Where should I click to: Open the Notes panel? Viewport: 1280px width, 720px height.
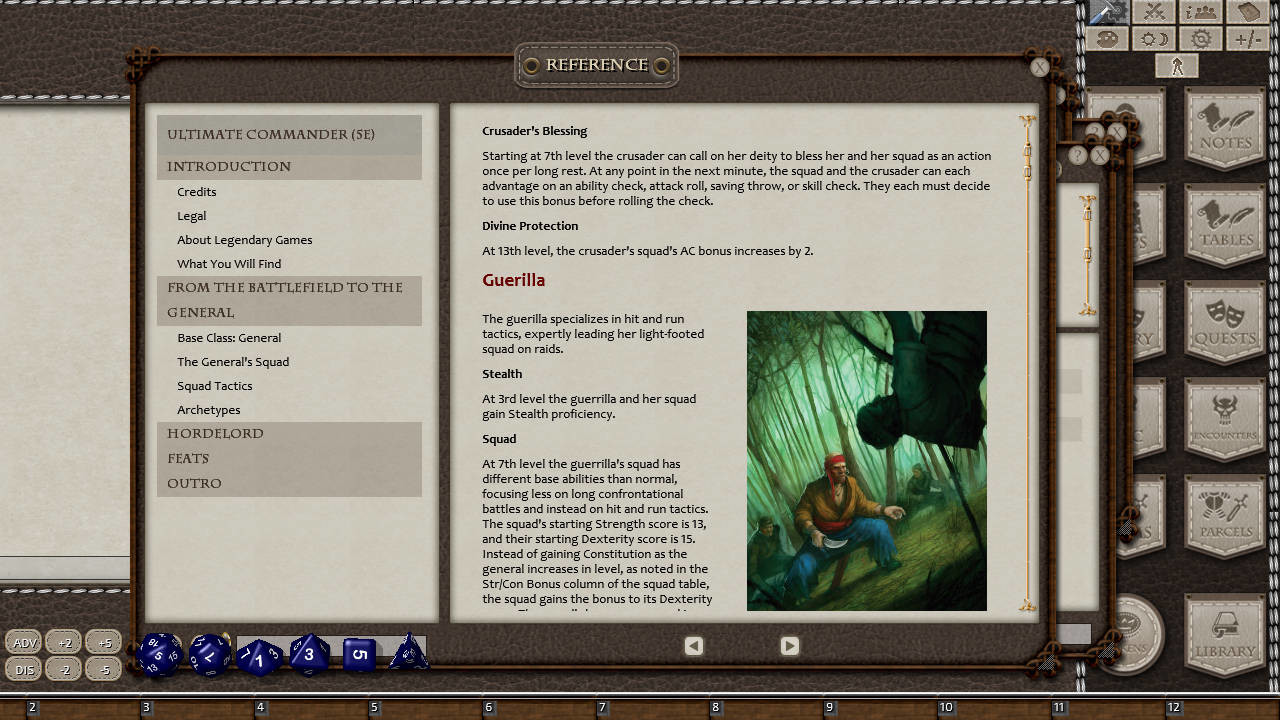(1224, 128)
